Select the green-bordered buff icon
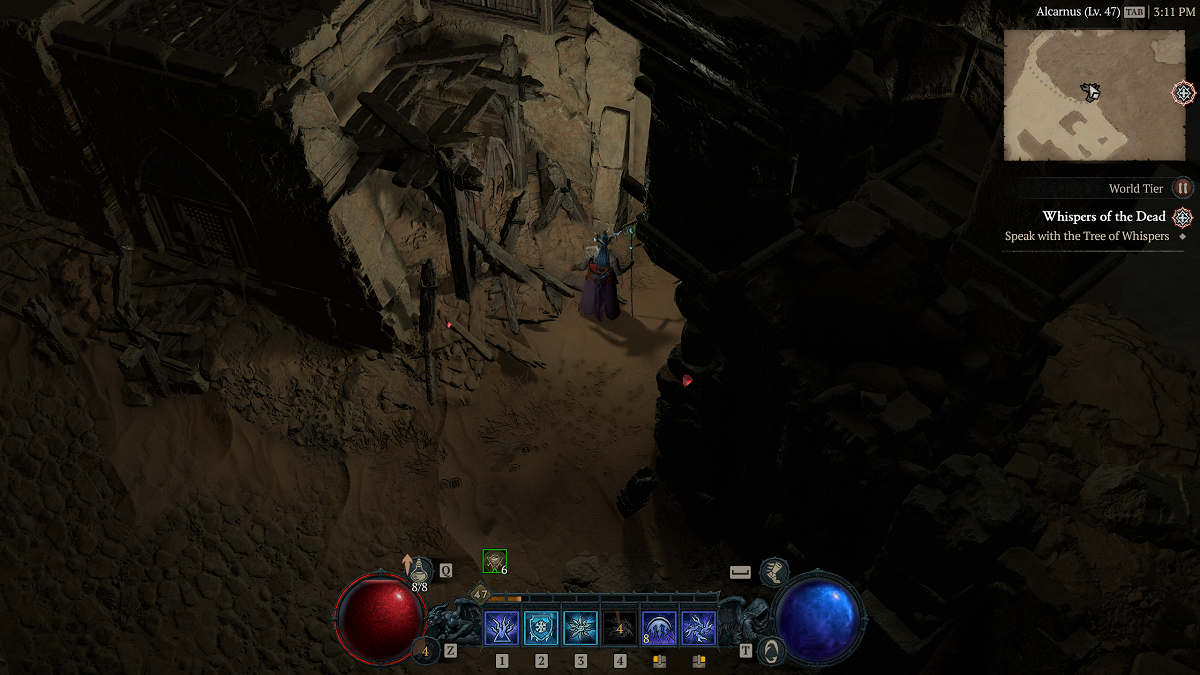This screenshot has width=1200, height=675. (x=494, y=561)
